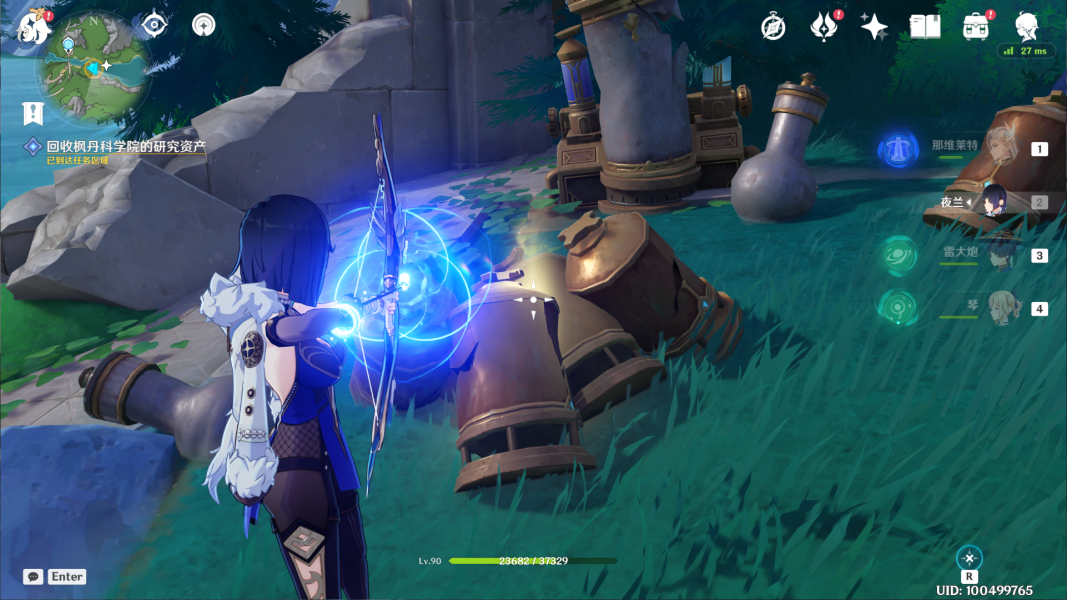Open the compass events icon
The image size is (1067, 600).
[x=773, y=27]
